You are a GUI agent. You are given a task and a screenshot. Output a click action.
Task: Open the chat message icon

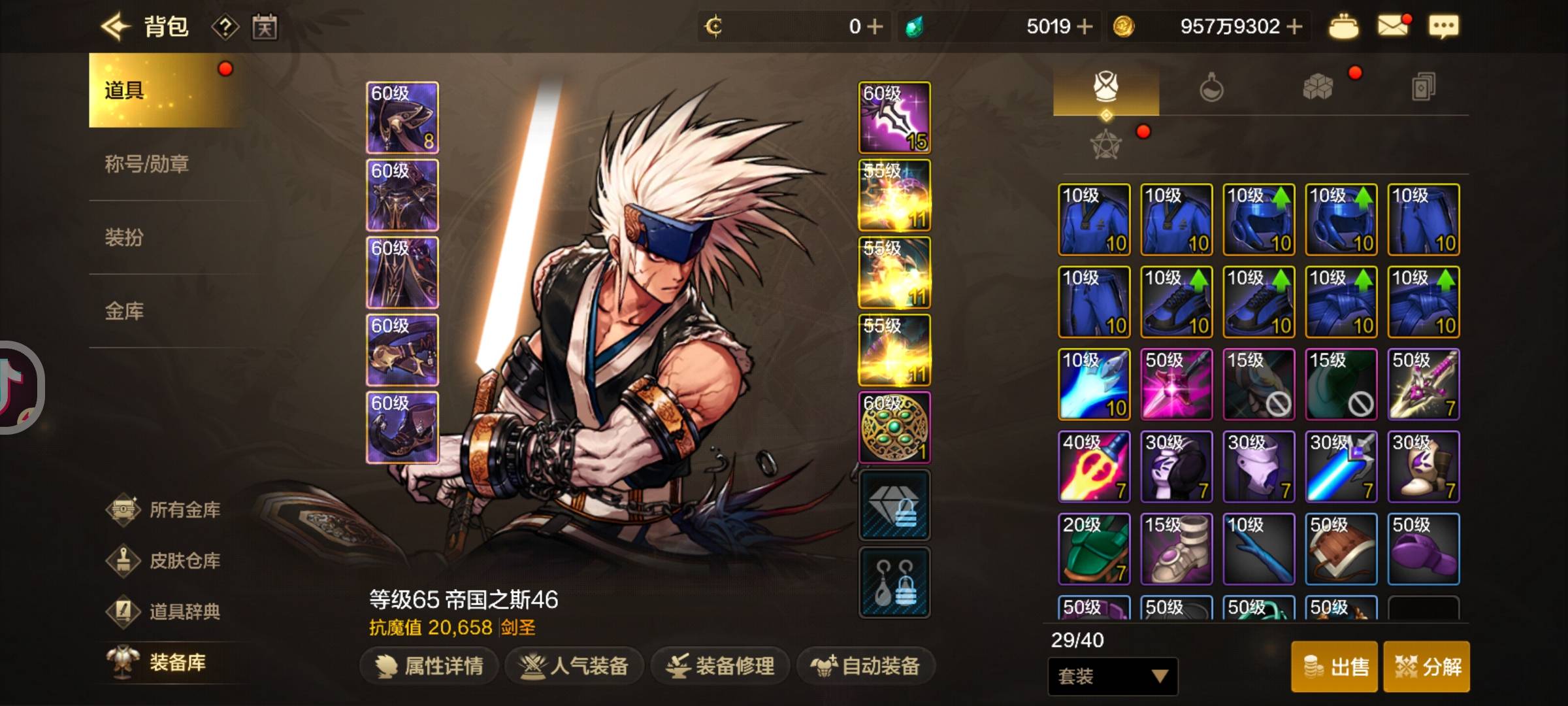point(1444,26)
